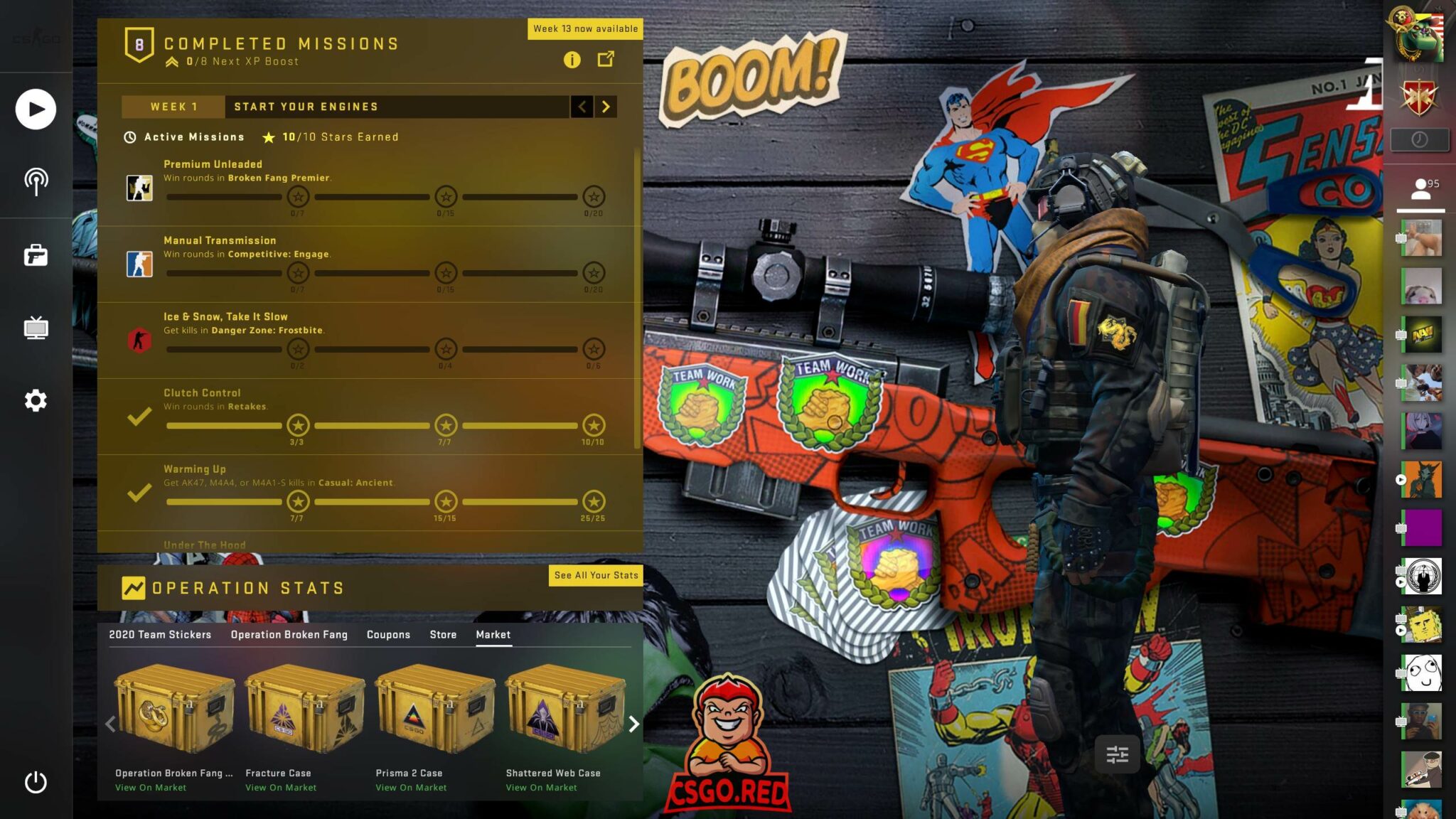The height and width of the screenshot is (819, 1456).
Task: Click the Clutch Control 10/10 star progress marker
Action: coord(594,425)
